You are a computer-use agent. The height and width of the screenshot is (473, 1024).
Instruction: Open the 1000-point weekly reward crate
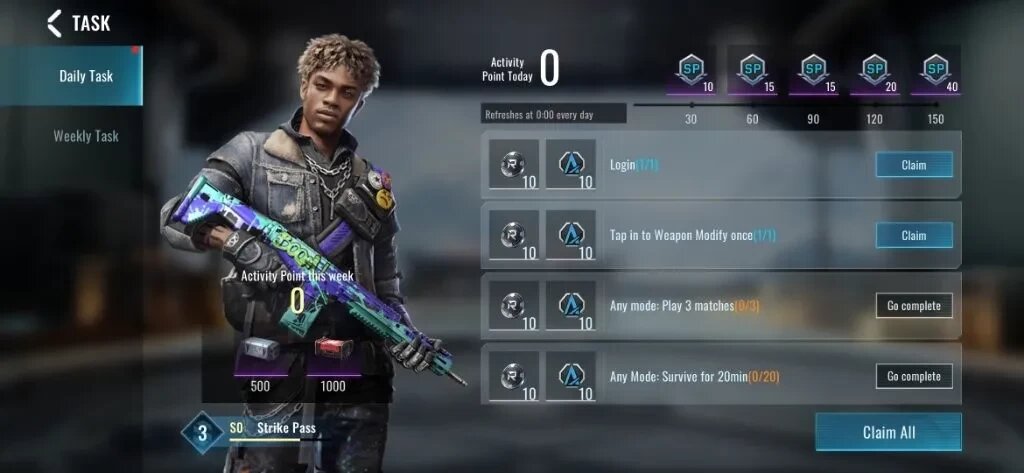tap(333, 350)
